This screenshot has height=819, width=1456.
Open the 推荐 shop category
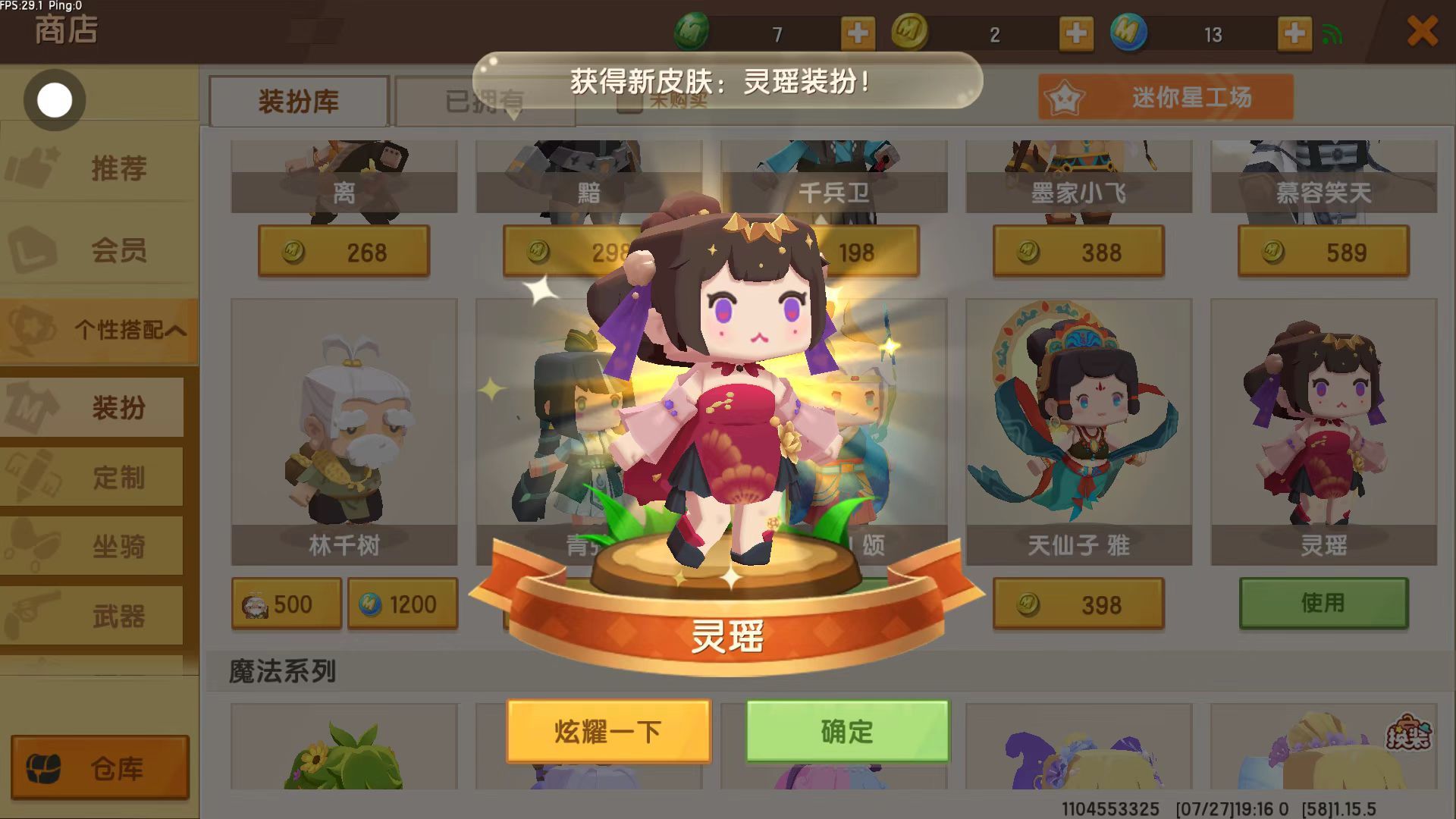pos(99,168)
